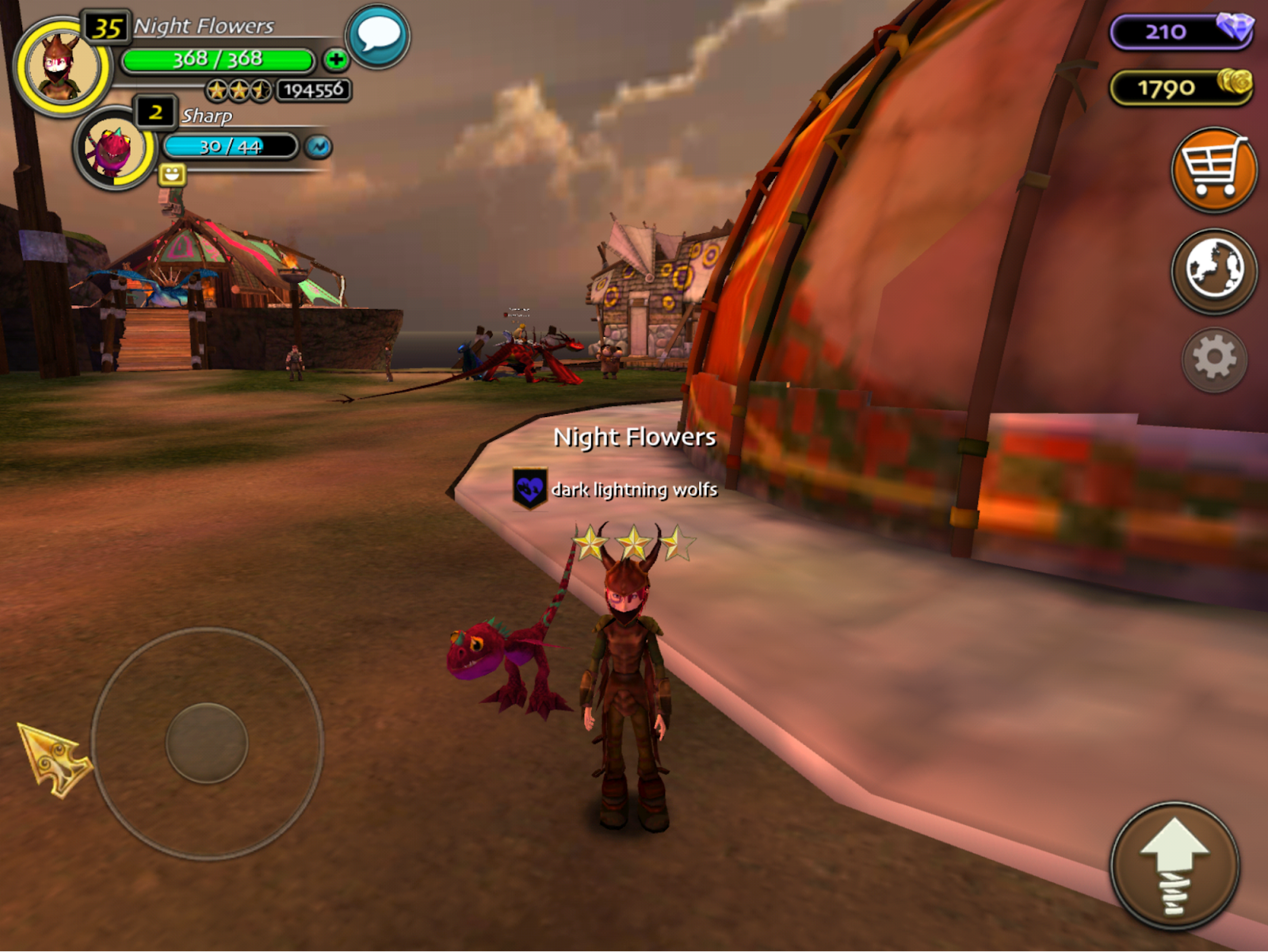Screen dimensions: 1268x952
Task: Tap the yellow smiley happiness icon
Action: point(172,174)
